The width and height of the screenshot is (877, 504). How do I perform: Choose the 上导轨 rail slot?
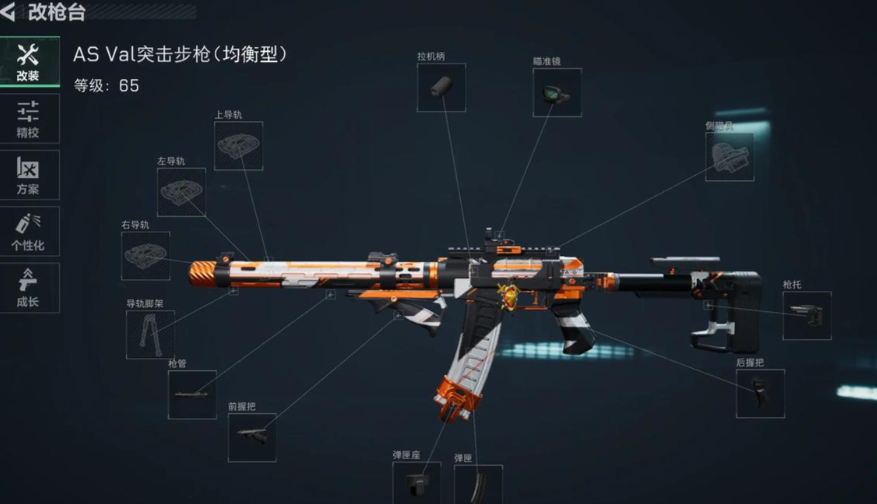pyautogui.click(x=238, y=146)
